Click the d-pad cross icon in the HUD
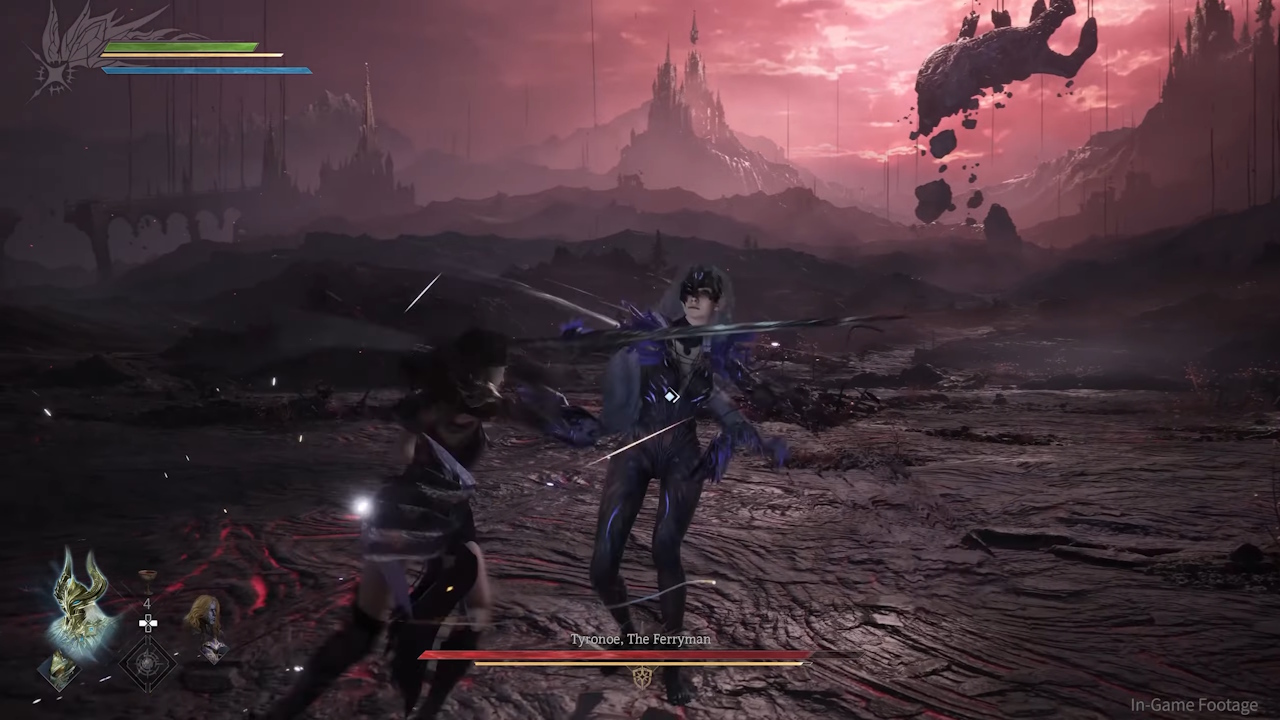Viewport: 1280px width, 720px height. (148, 623)
